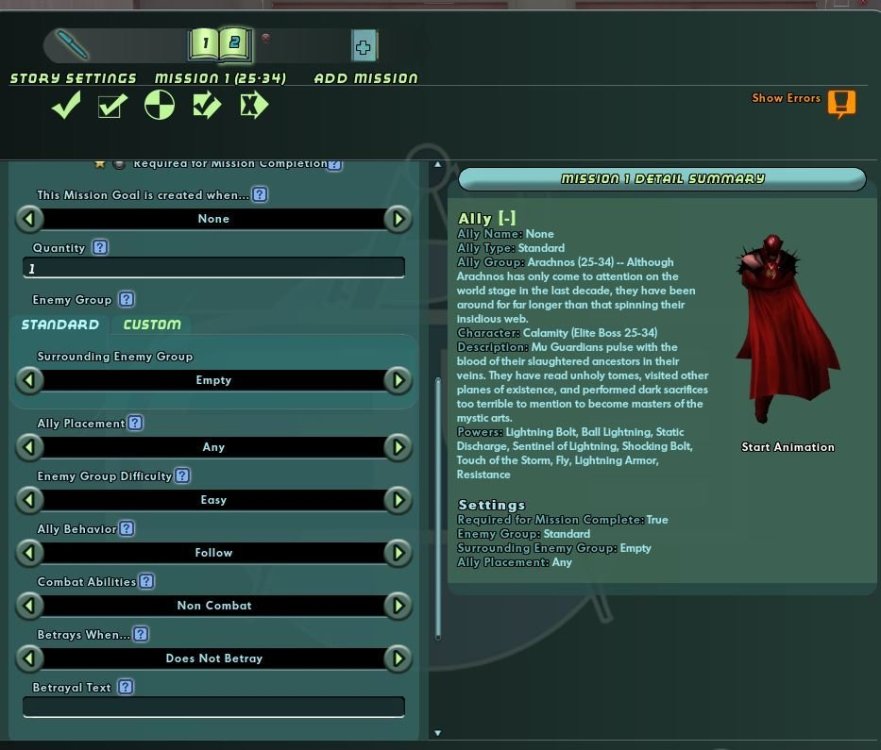Click the plain checkmark icon
881x750 pixels.
click(x=66, y=105)
